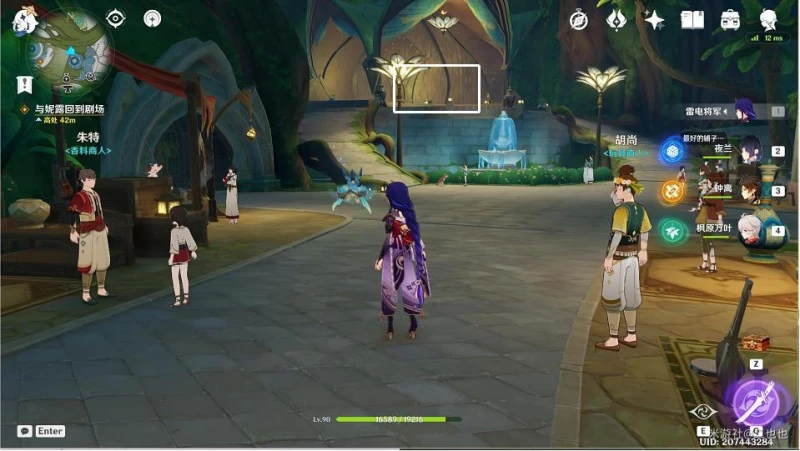The height and width of the screenshot is (451, 800).
Task: Open the character profile head icon
Action: [x=768, y=20]
